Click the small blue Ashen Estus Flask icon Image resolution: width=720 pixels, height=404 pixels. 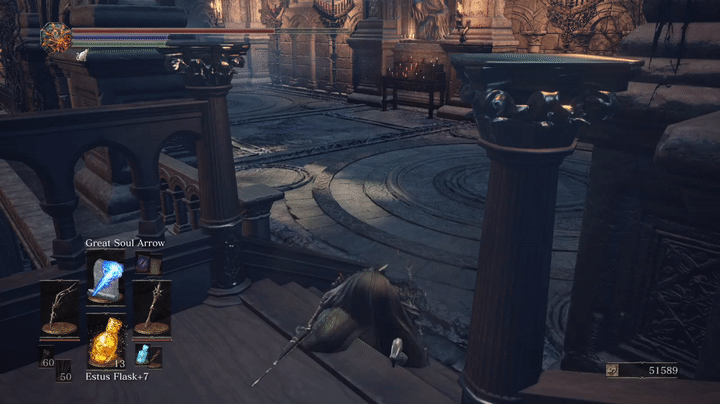142,354
